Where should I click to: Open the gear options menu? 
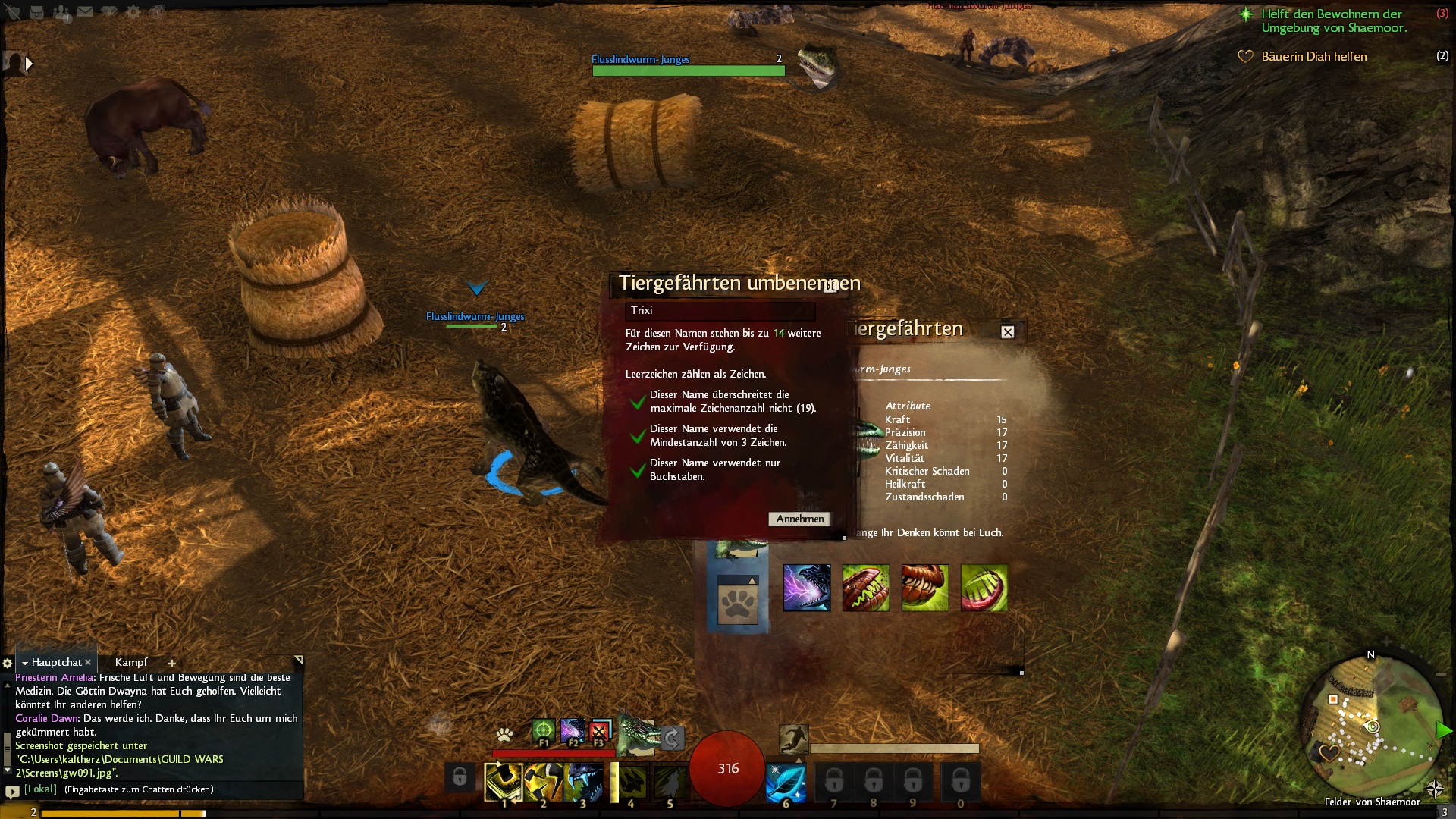coord(133,12)
